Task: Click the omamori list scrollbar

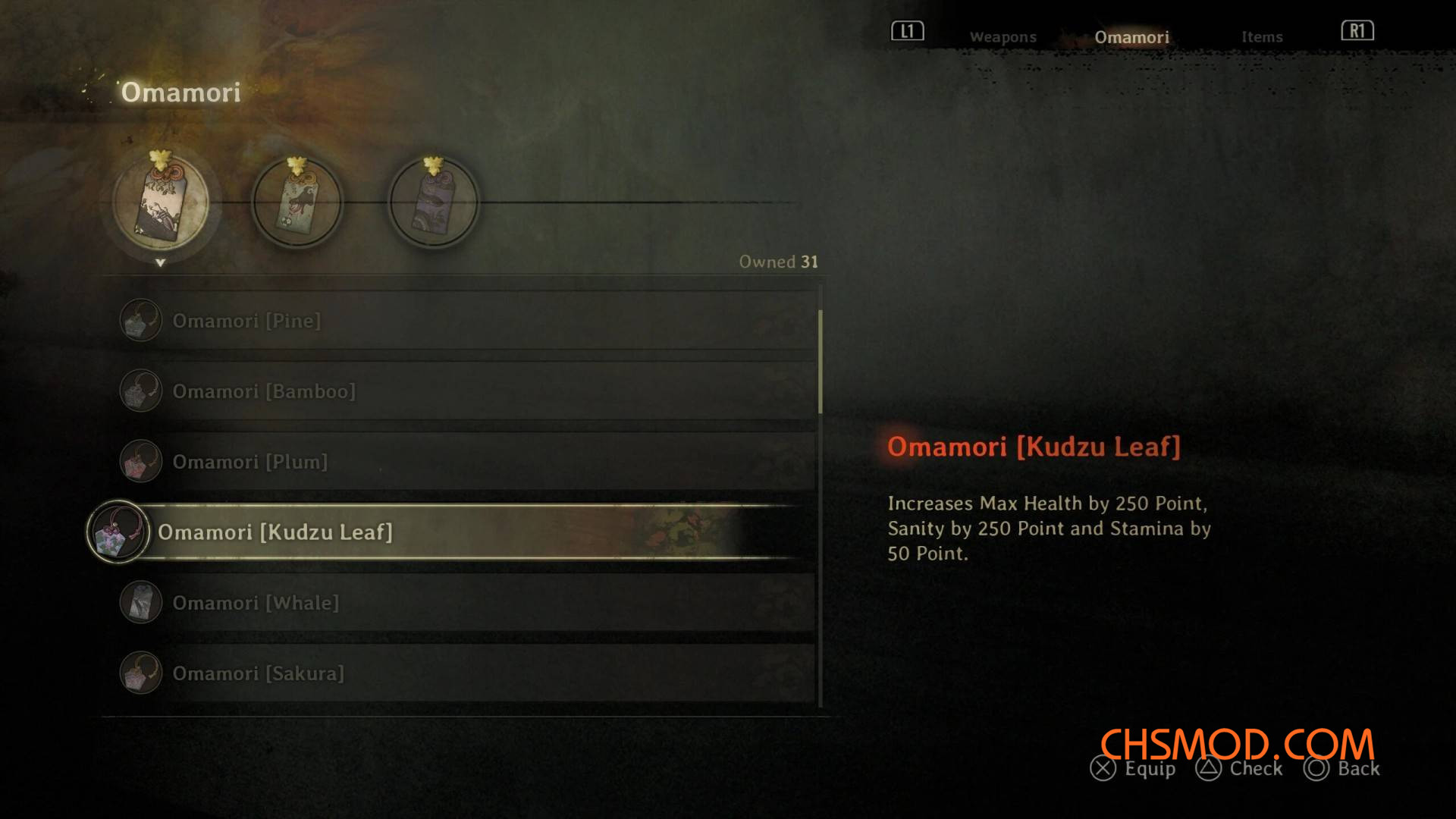Action: [821, 362]
